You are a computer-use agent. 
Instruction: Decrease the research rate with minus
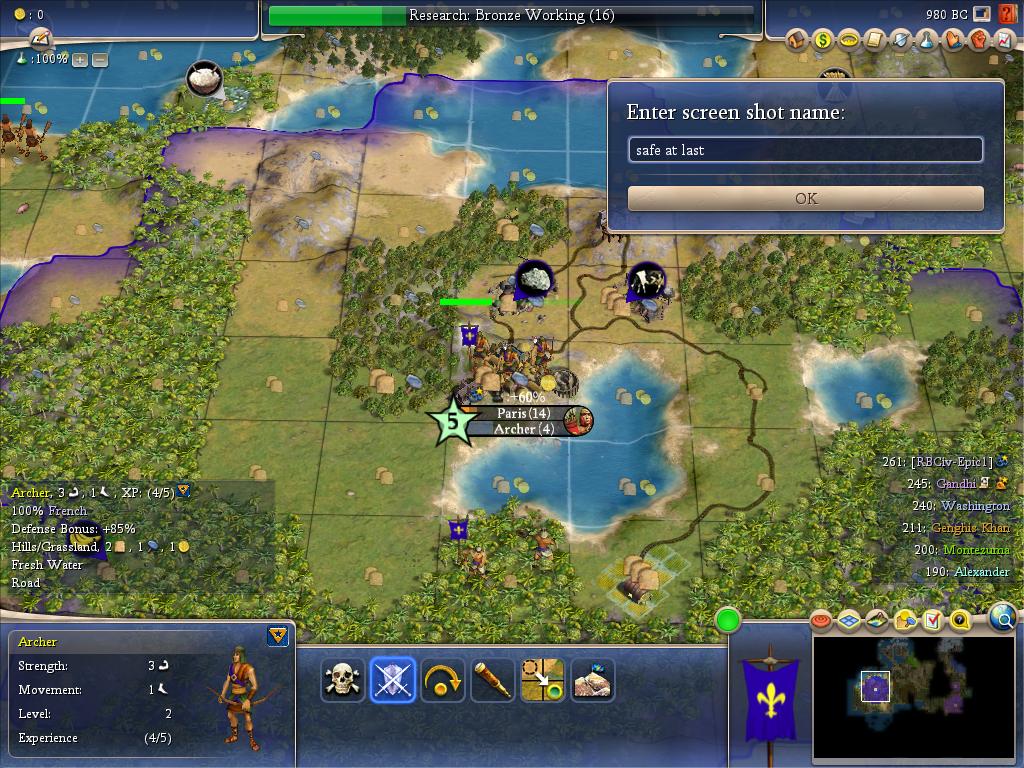click(100, 60)
